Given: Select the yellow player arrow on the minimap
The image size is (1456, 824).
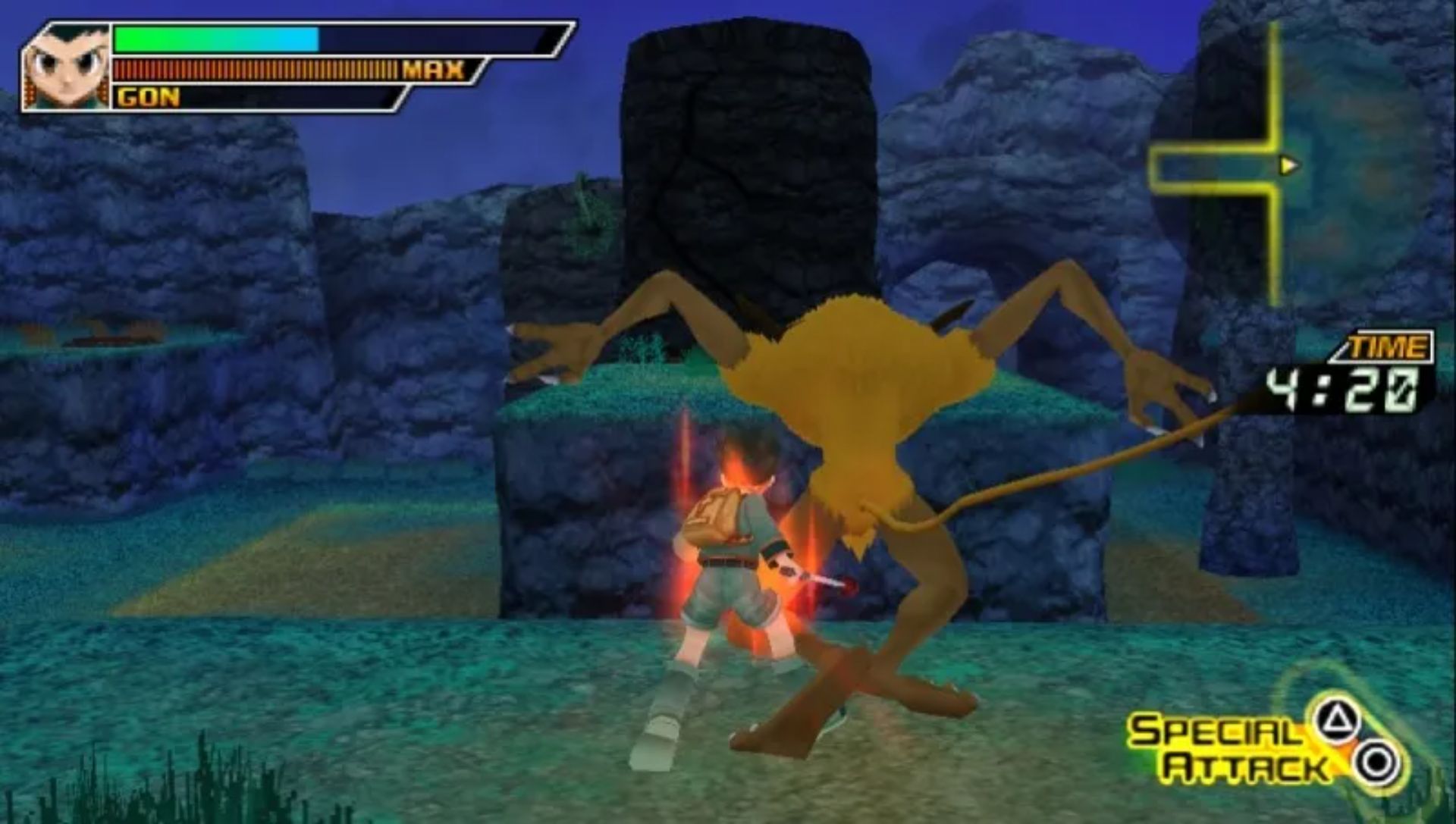Looking at the screenshot, I should click(x=1288, y=164).
